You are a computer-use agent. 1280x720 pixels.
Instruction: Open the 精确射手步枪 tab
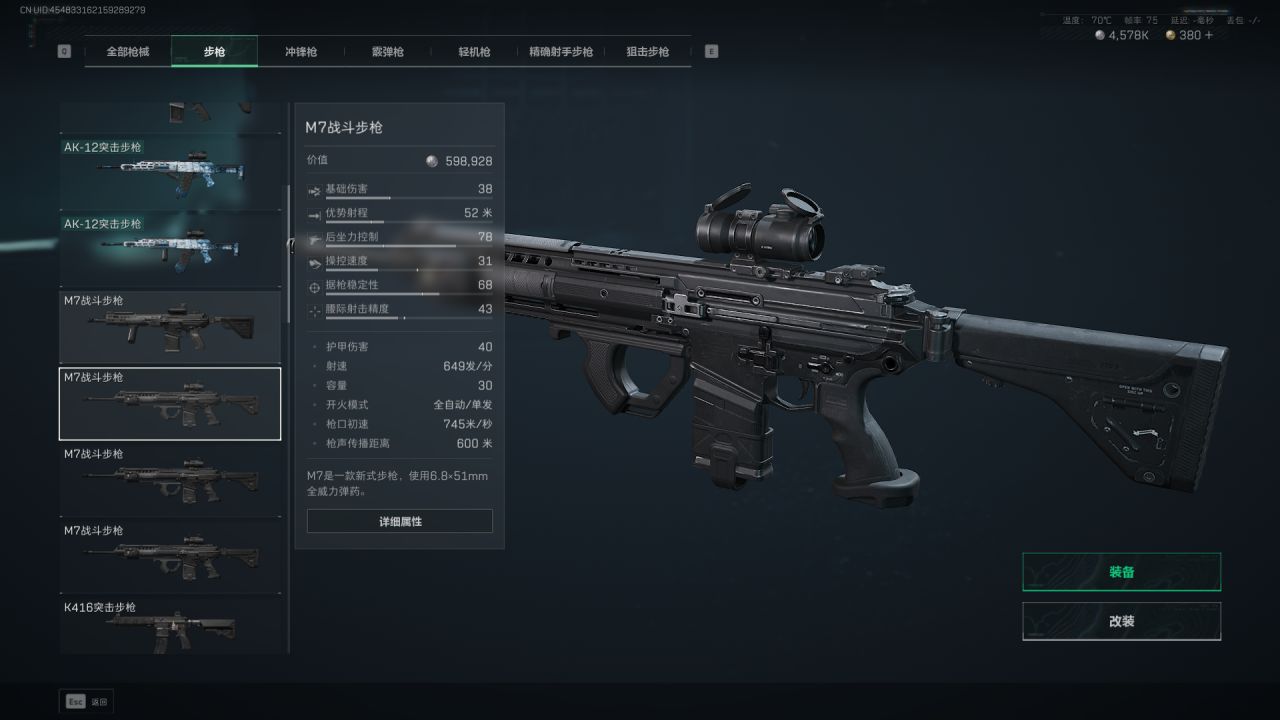tap(561, 52)
